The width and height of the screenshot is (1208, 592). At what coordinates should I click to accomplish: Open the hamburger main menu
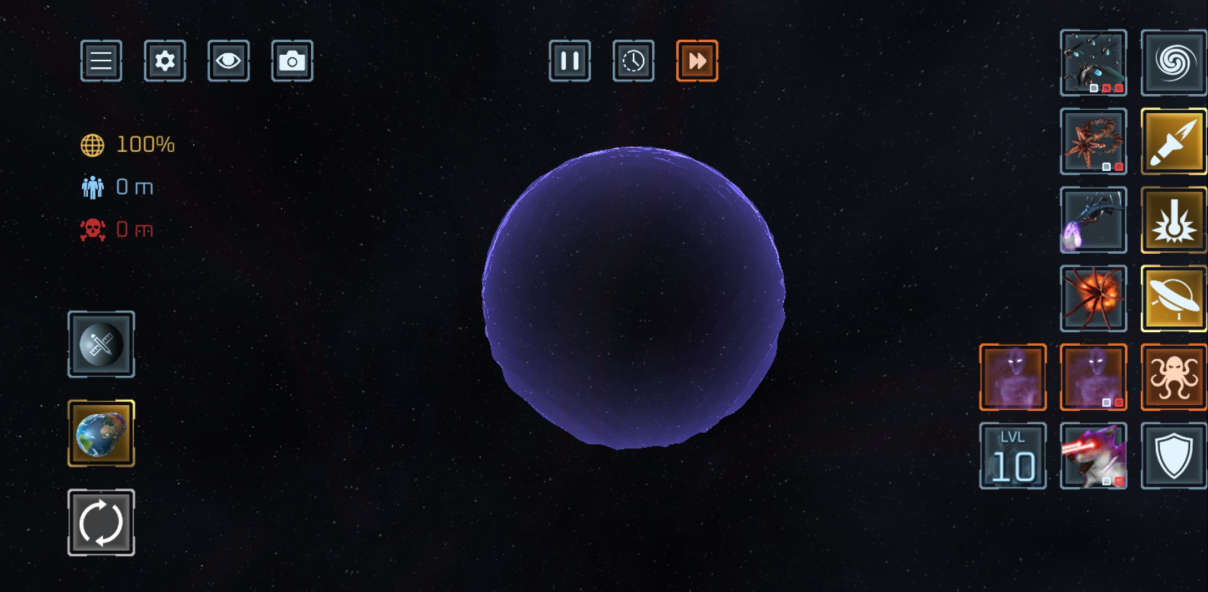pyautogui.click(x=101, y=61)
